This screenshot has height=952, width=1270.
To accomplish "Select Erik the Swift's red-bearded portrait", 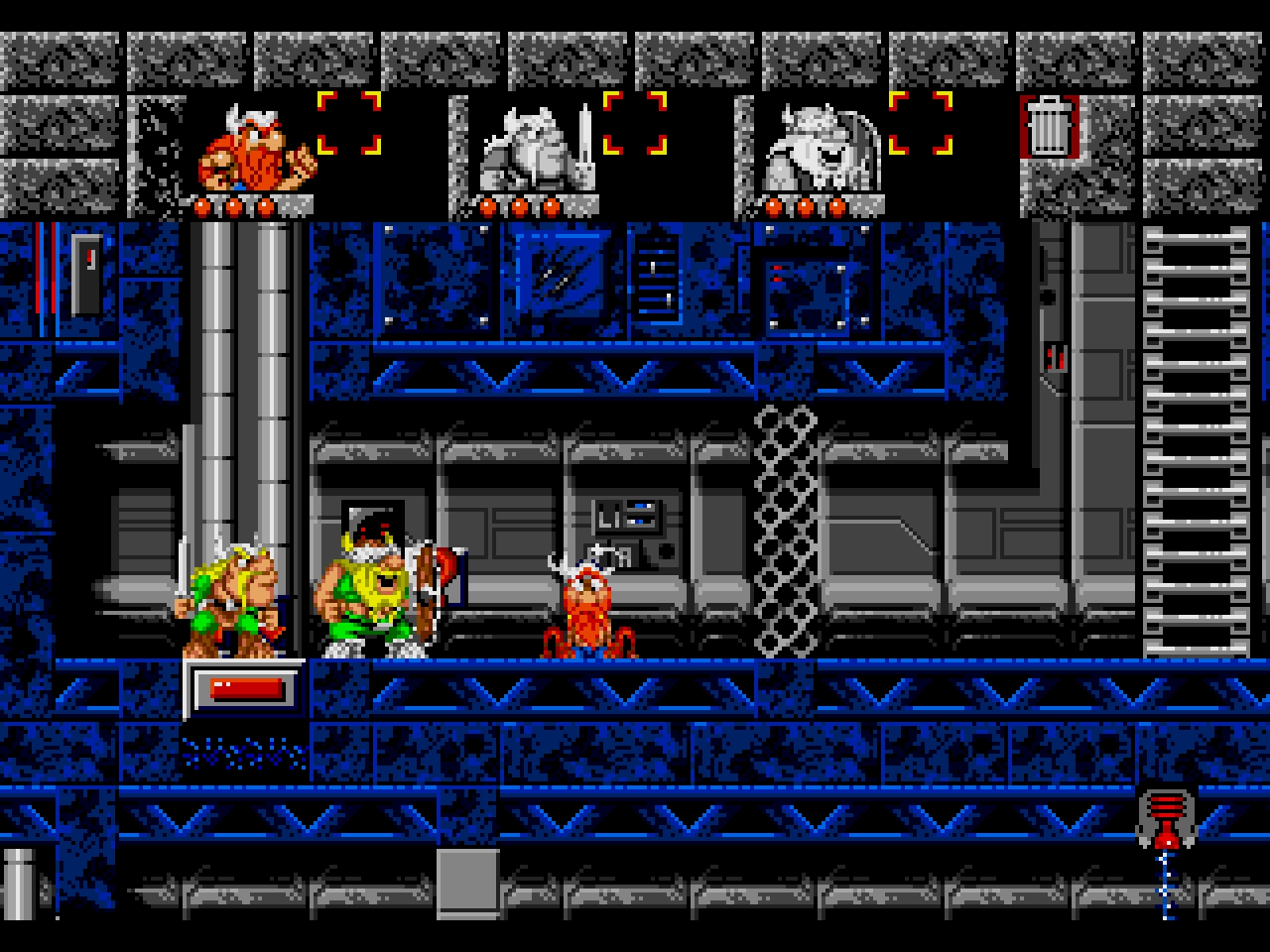I will point(252,151).
